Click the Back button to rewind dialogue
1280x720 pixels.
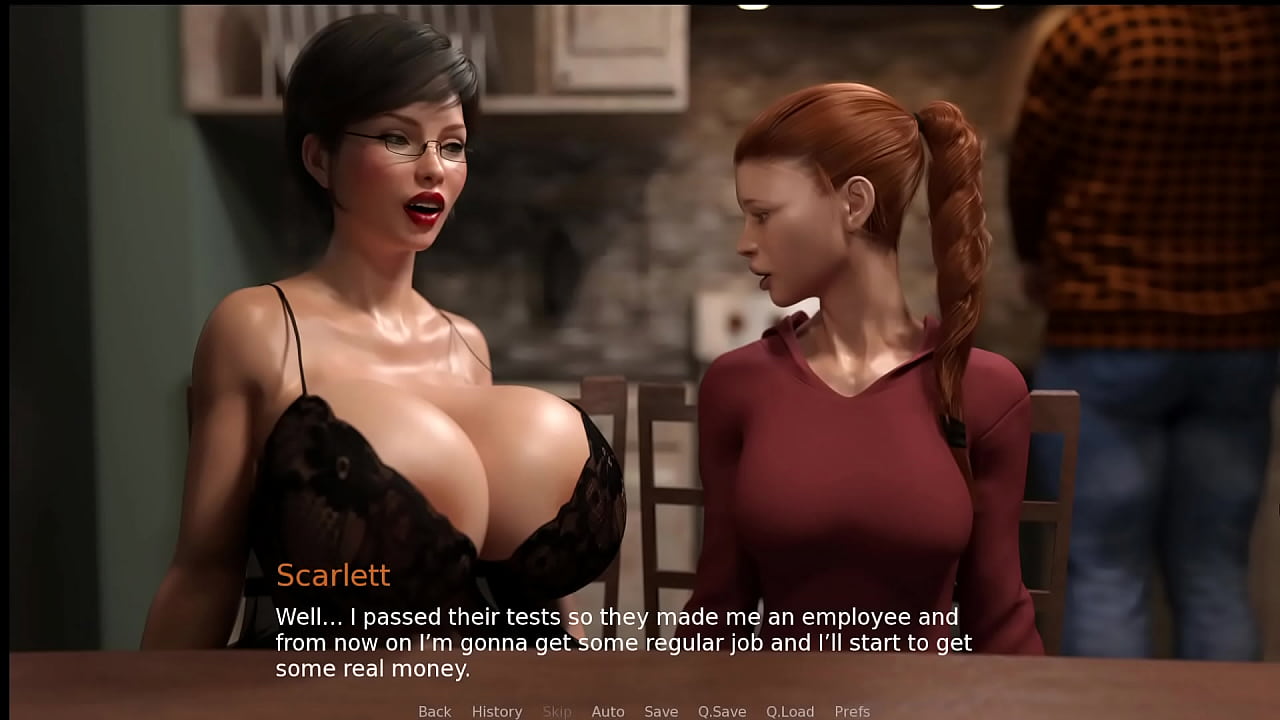[x=434, y=711]
